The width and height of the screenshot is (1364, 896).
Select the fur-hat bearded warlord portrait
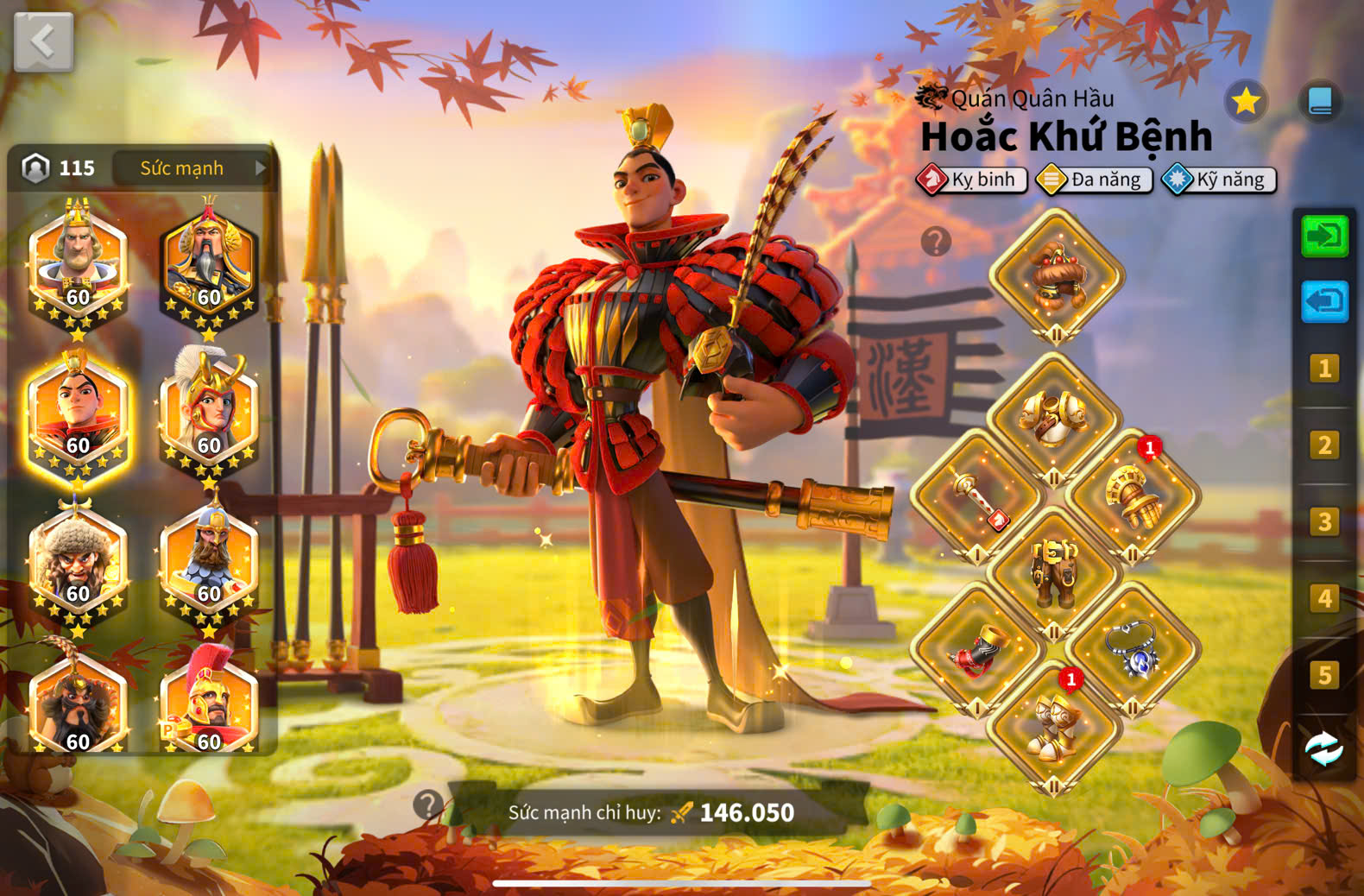(x=78, y=561)
